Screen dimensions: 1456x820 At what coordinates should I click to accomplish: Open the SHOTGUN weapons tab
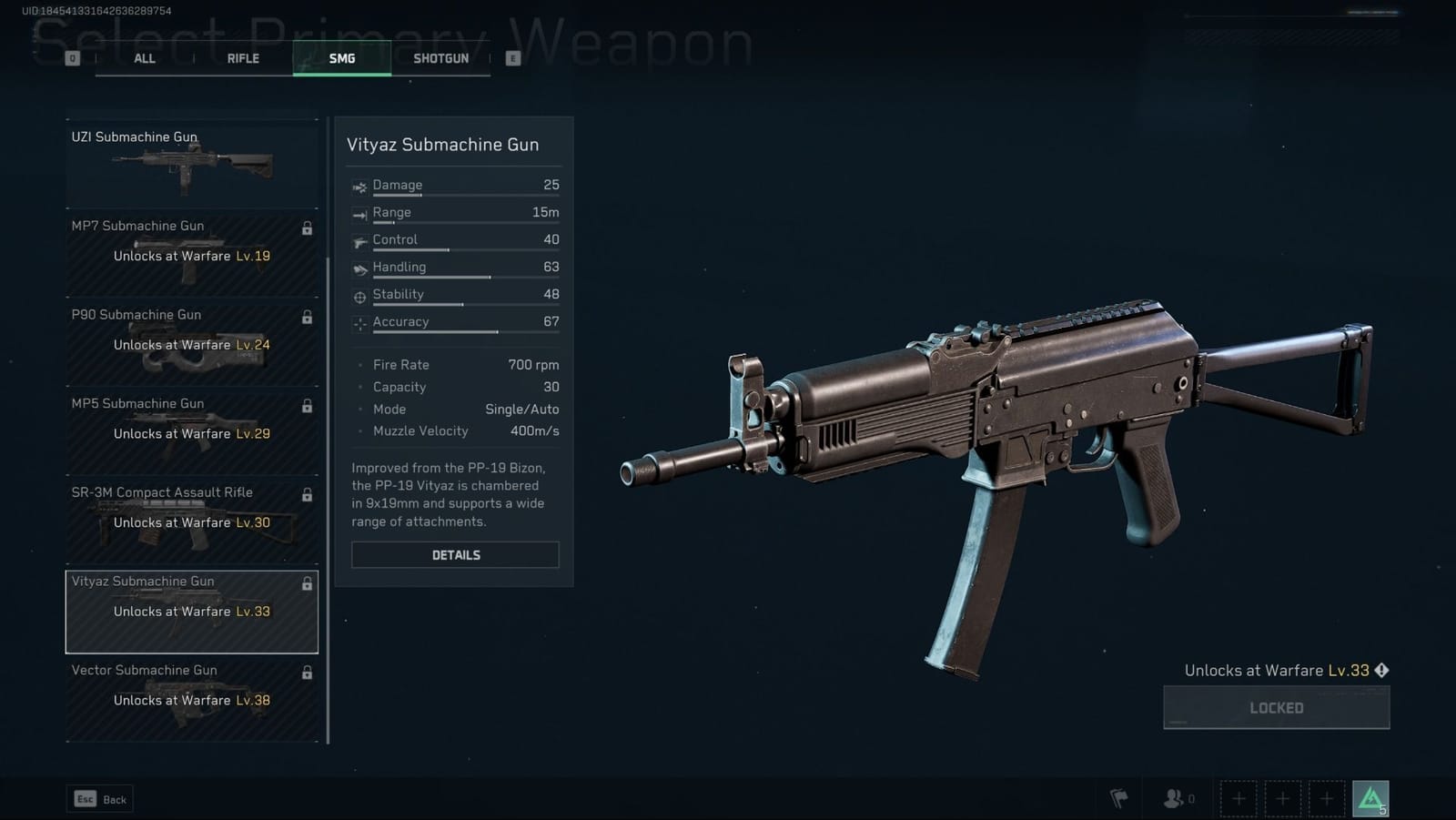point(442,57)
